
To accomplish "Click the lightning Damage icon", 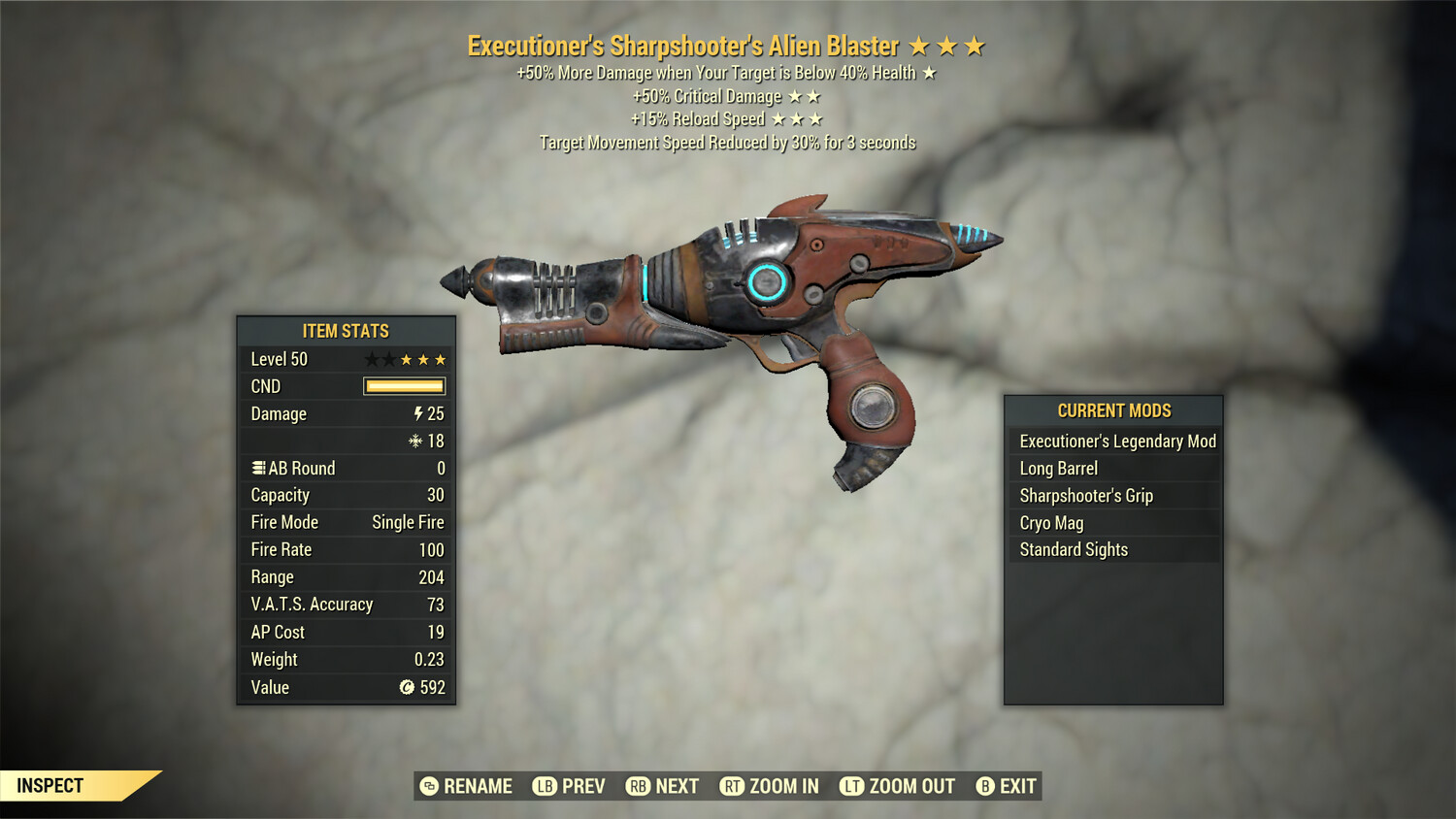I will coord(416,414).
